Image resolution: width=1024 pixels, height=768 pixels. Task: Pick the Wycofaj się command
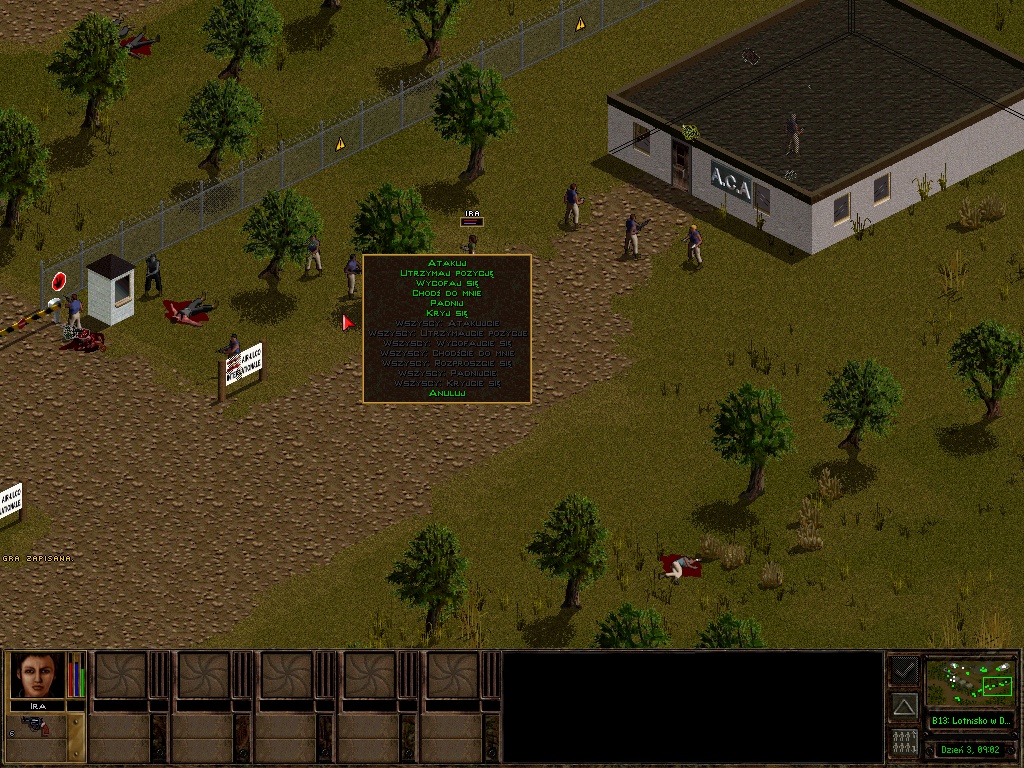(447, 283)
